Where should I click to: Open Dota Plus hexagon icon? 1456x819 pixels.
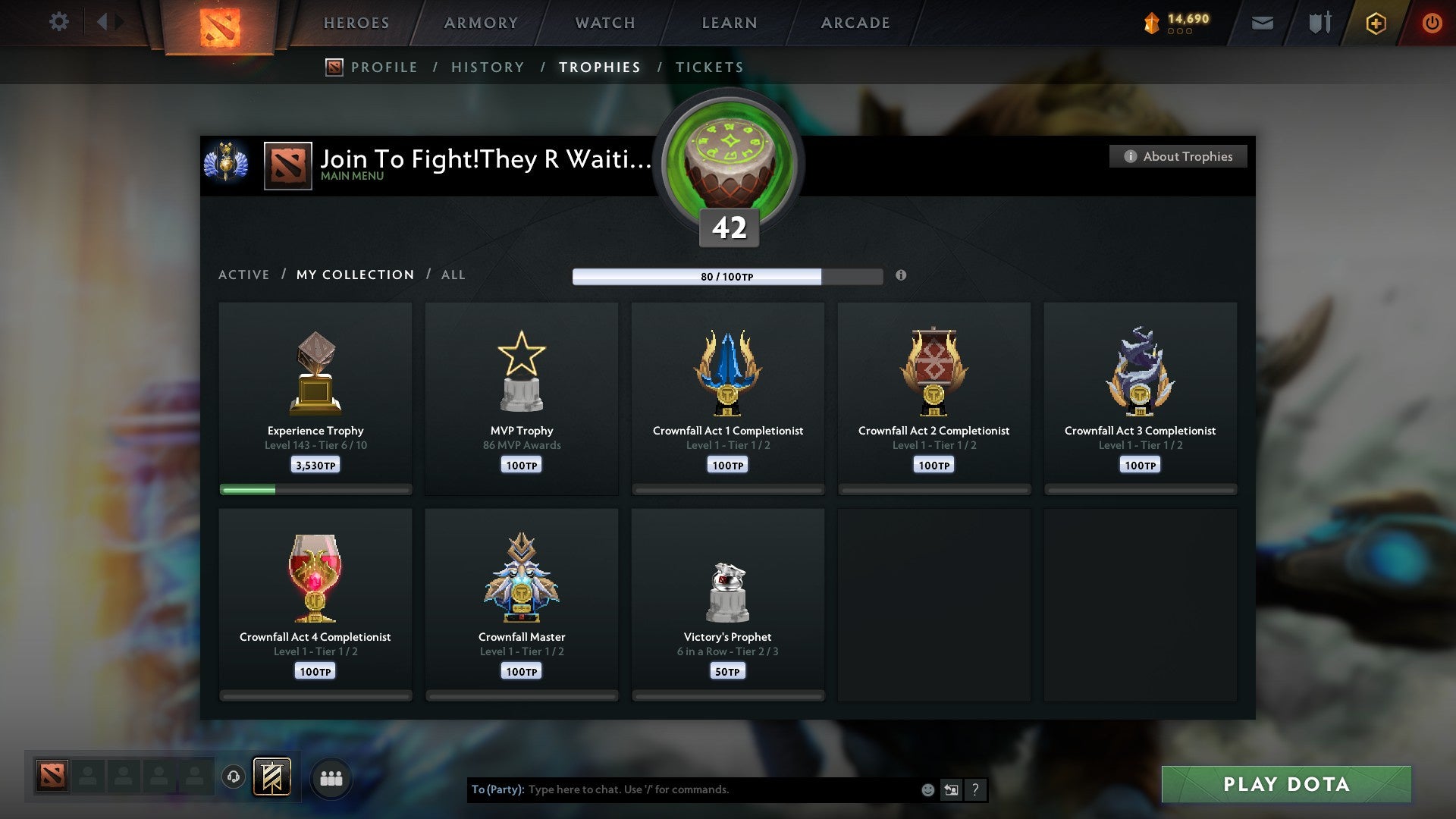(x=1376, y=23)
